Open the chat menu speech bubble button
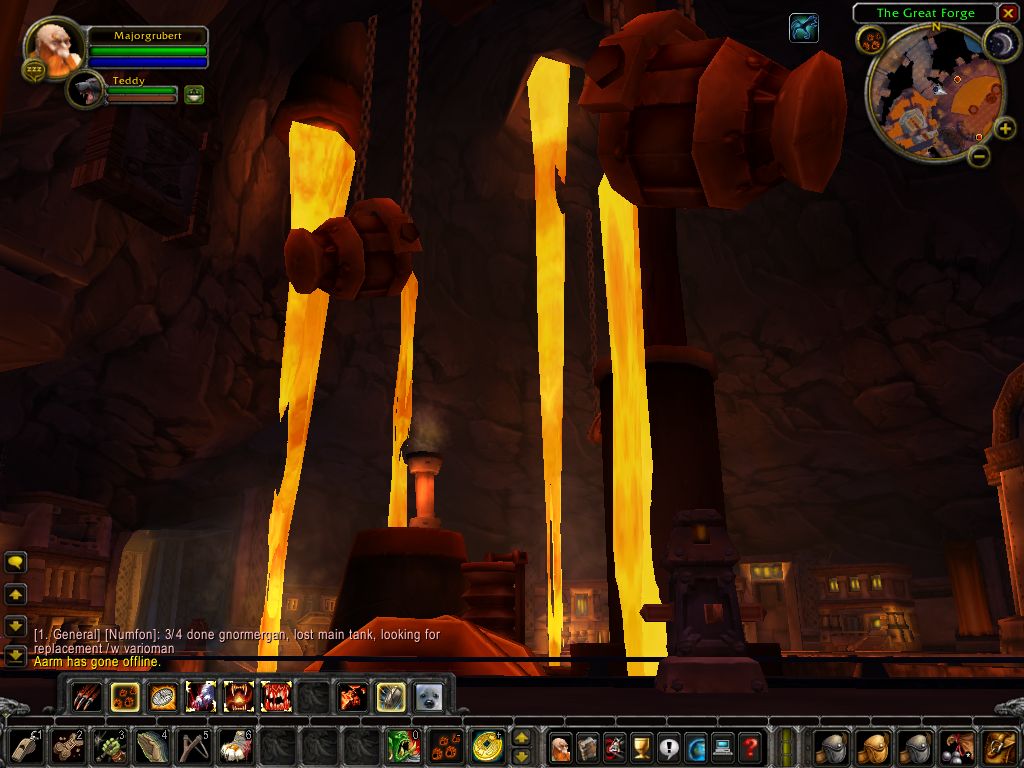This screenshot has height=768, width=1024. tap(15, 563)
